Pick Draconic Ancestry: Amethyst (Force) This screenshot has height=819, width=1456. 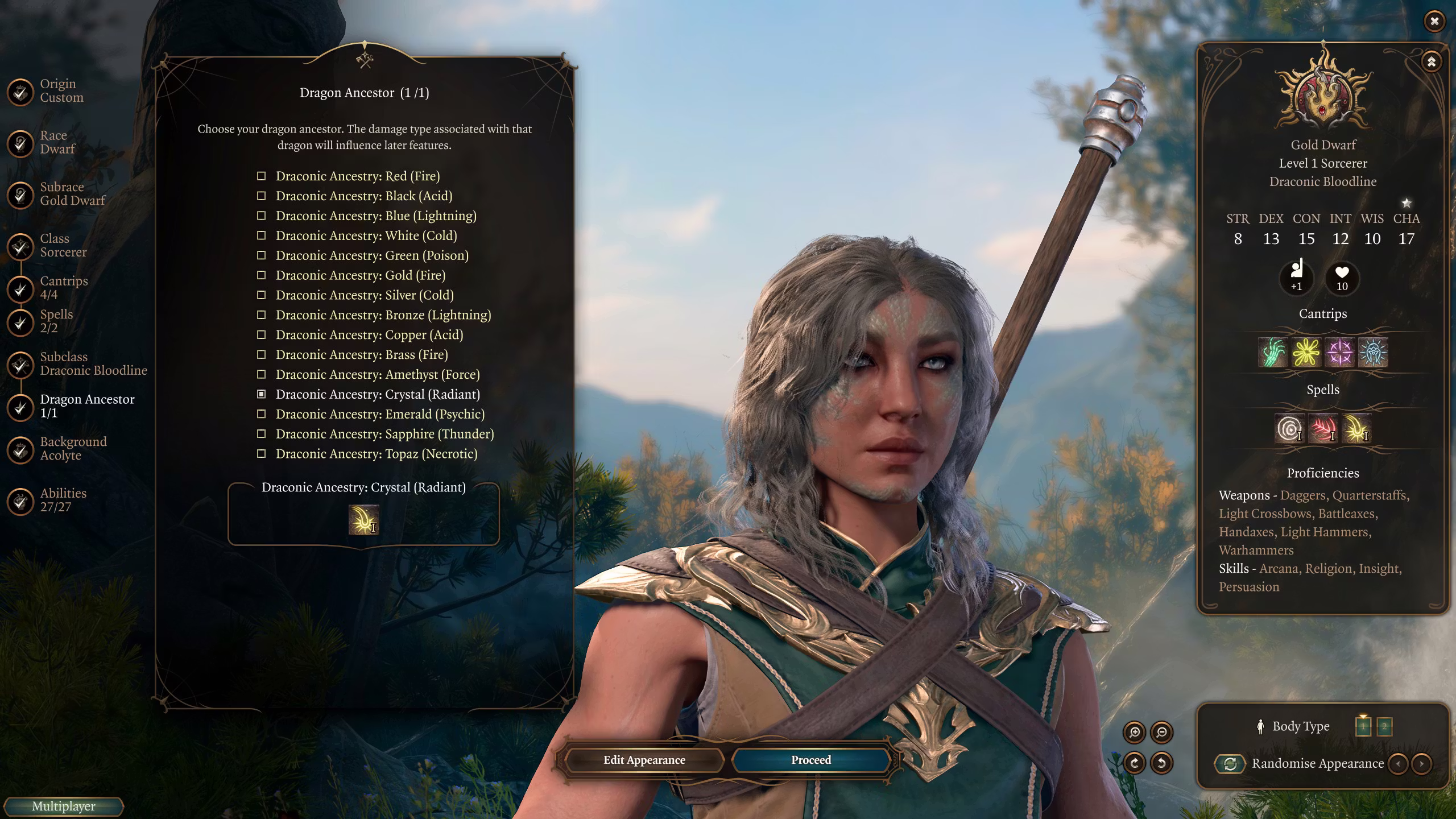pos(377,375)
